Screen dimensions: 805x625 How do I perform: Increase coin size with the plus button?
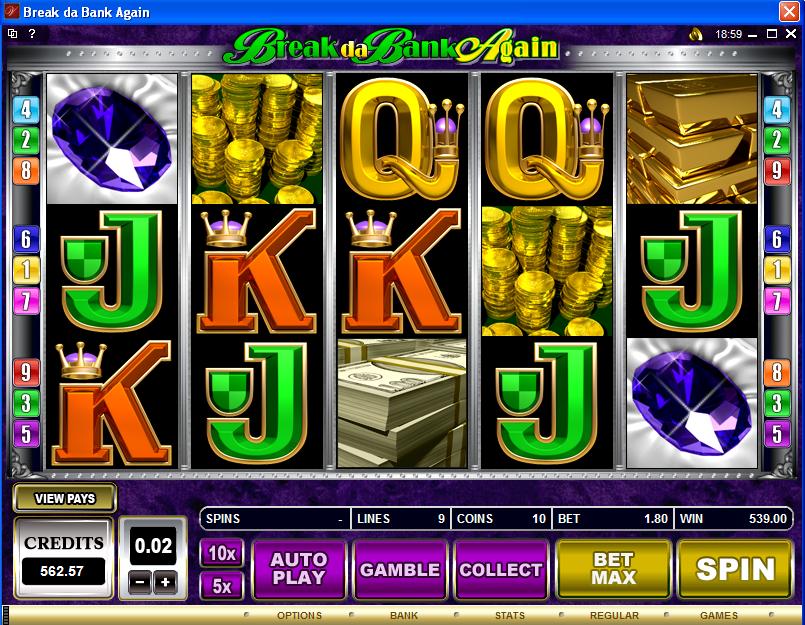(x=164, y=582)
